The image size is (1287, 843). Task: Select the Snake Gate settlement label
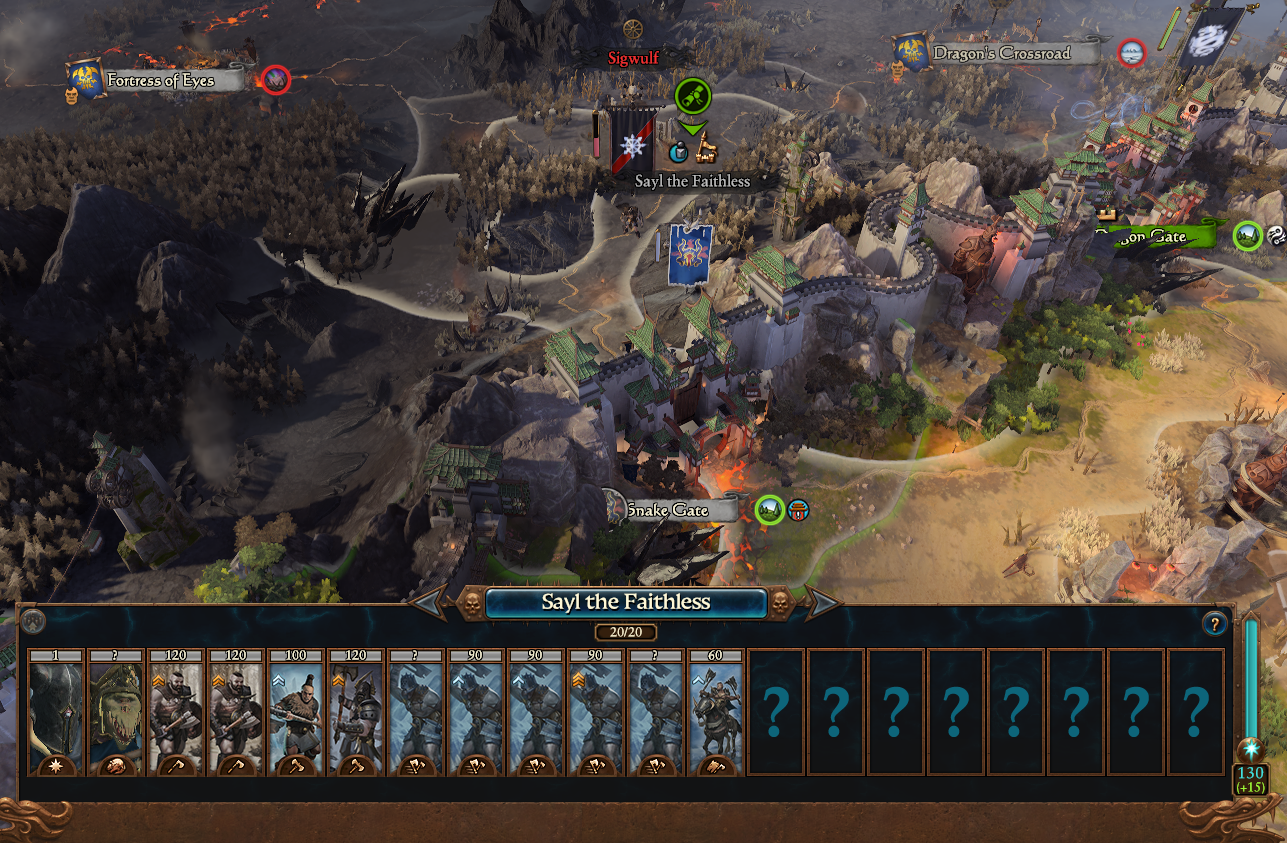(x=672, y=511)
